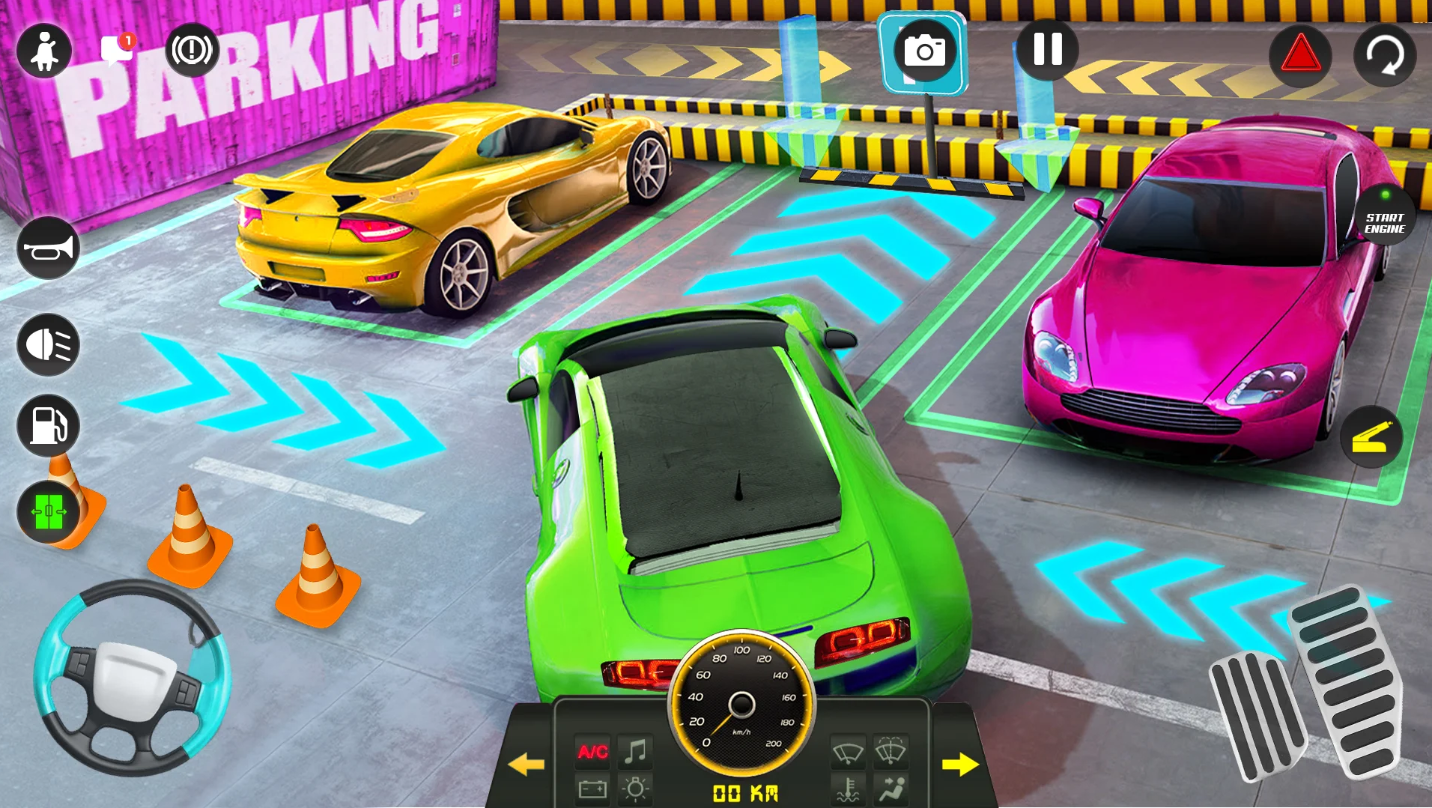Tap the seatbelt icon button
1432x808 pixels.
(x=44, y=50)
